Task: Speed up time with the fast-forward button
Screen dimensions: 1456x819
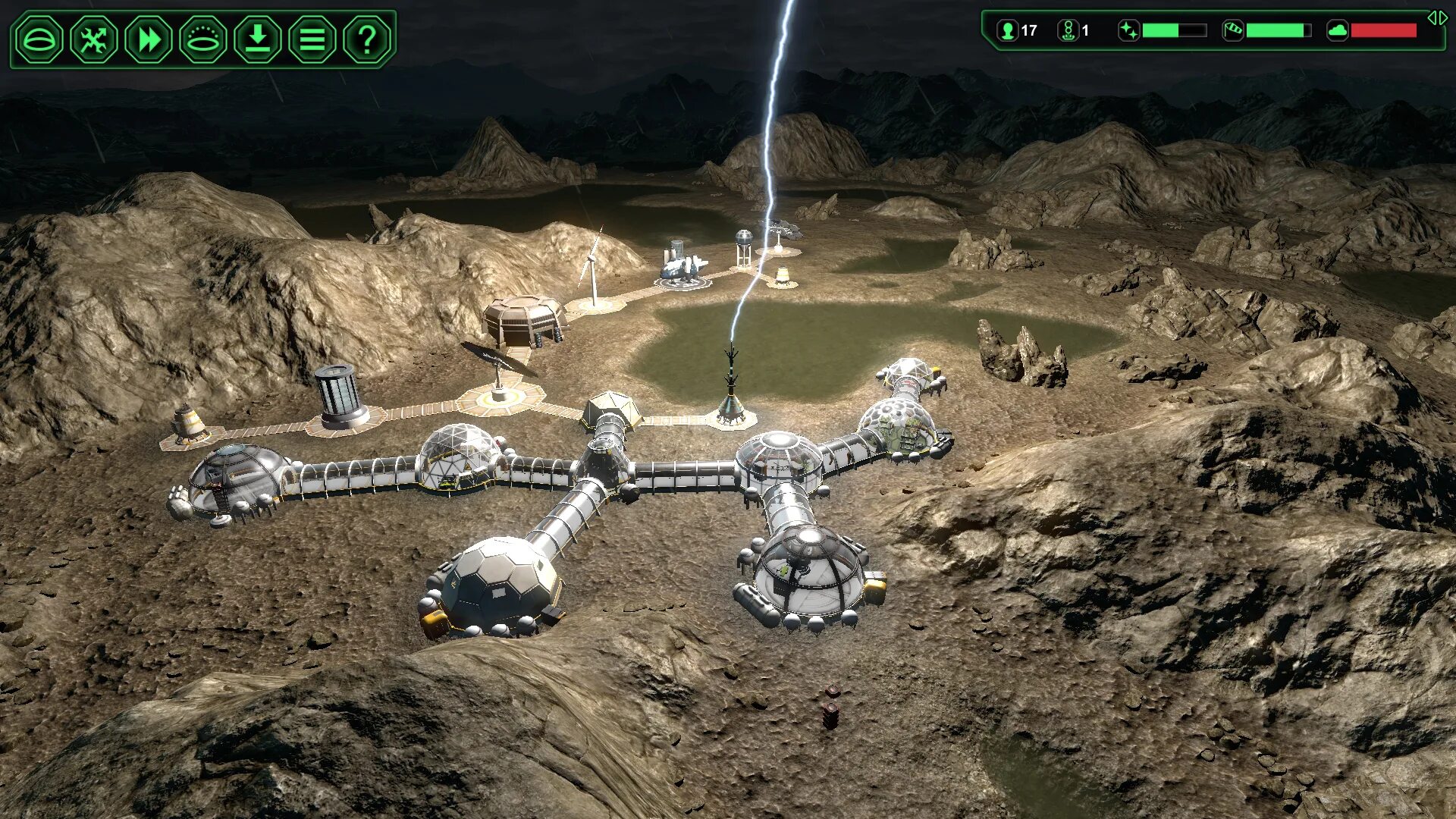Action: pos(149,39)
